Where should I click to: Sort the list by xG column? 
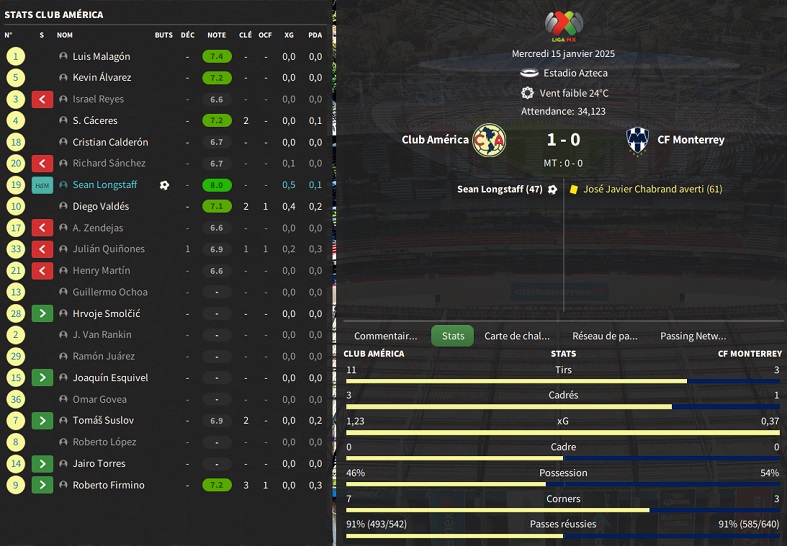point(288,35)
